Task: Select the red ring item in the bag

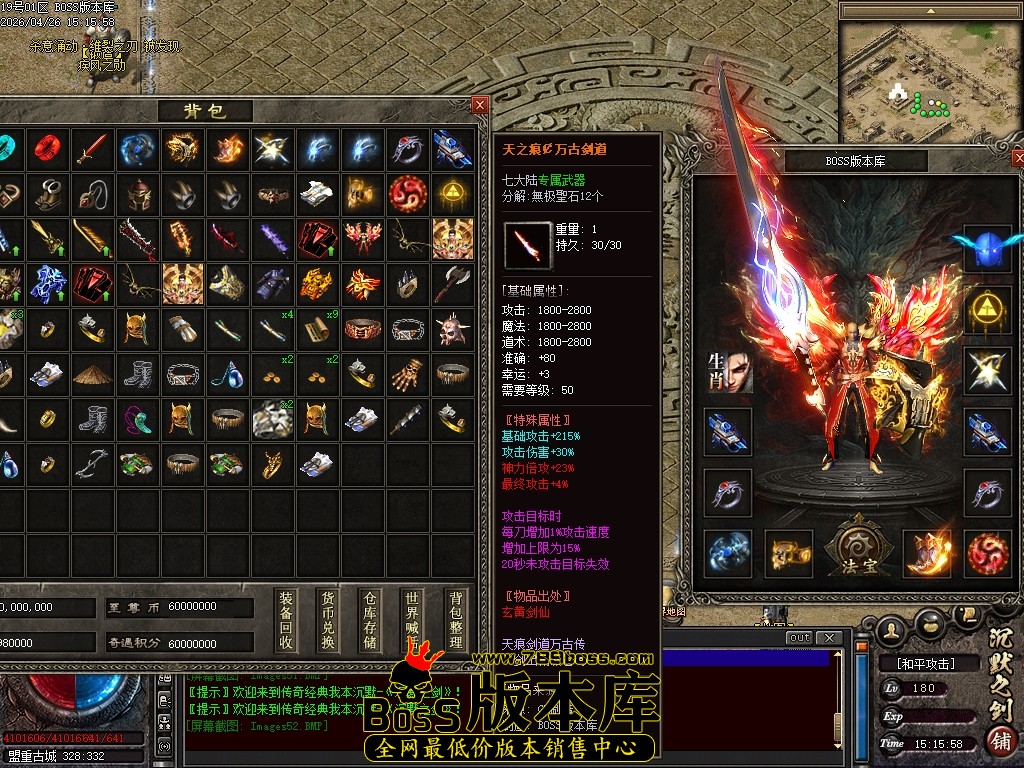Action: 48,149
